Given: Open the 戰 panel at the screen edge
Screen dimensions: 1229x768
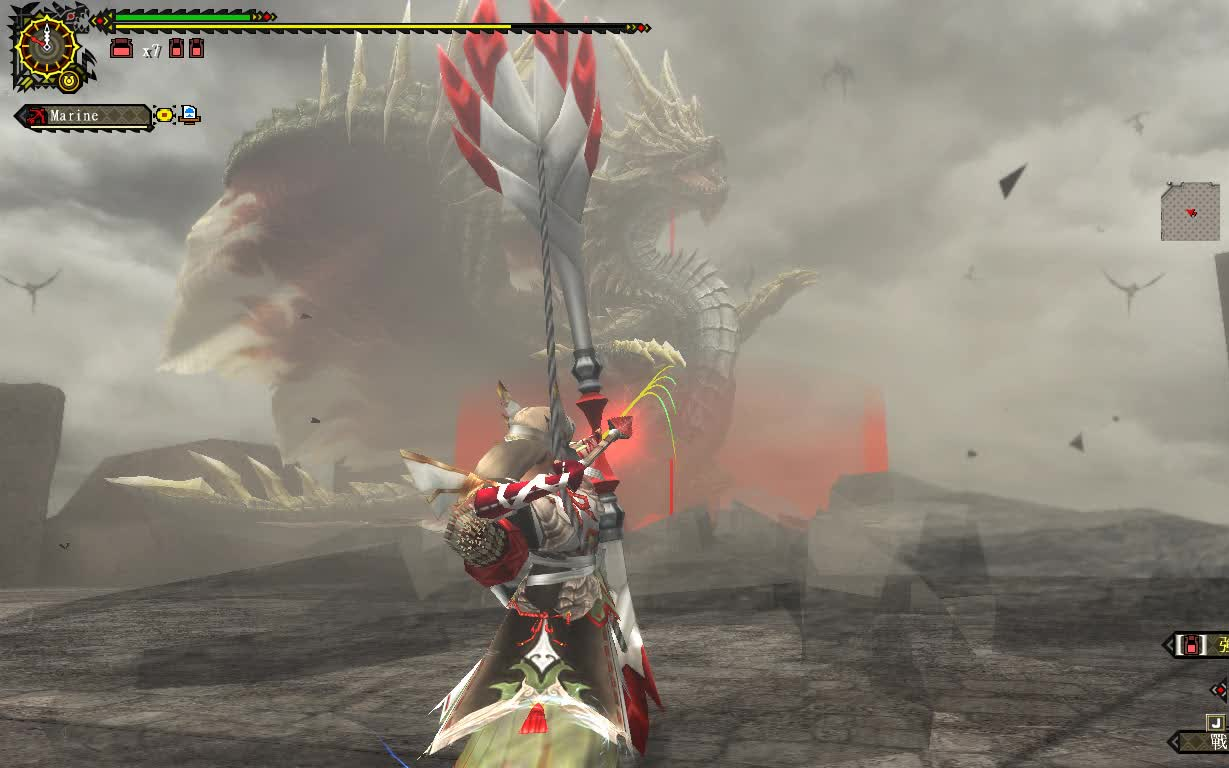Looking at the screenshot, I should 1215,741.
